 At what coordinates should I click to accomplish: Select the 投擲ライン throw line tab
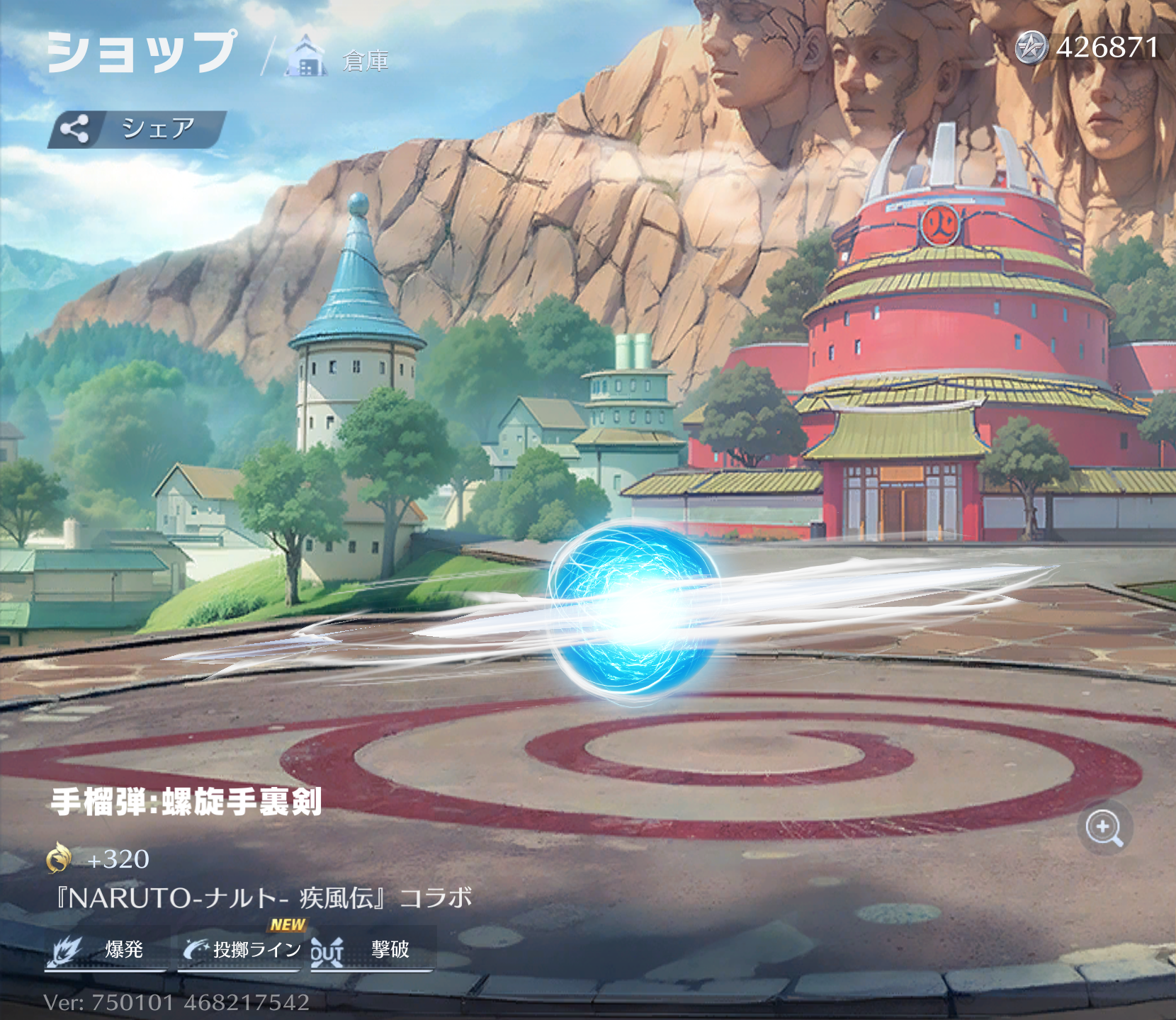[x=242, y=949]
